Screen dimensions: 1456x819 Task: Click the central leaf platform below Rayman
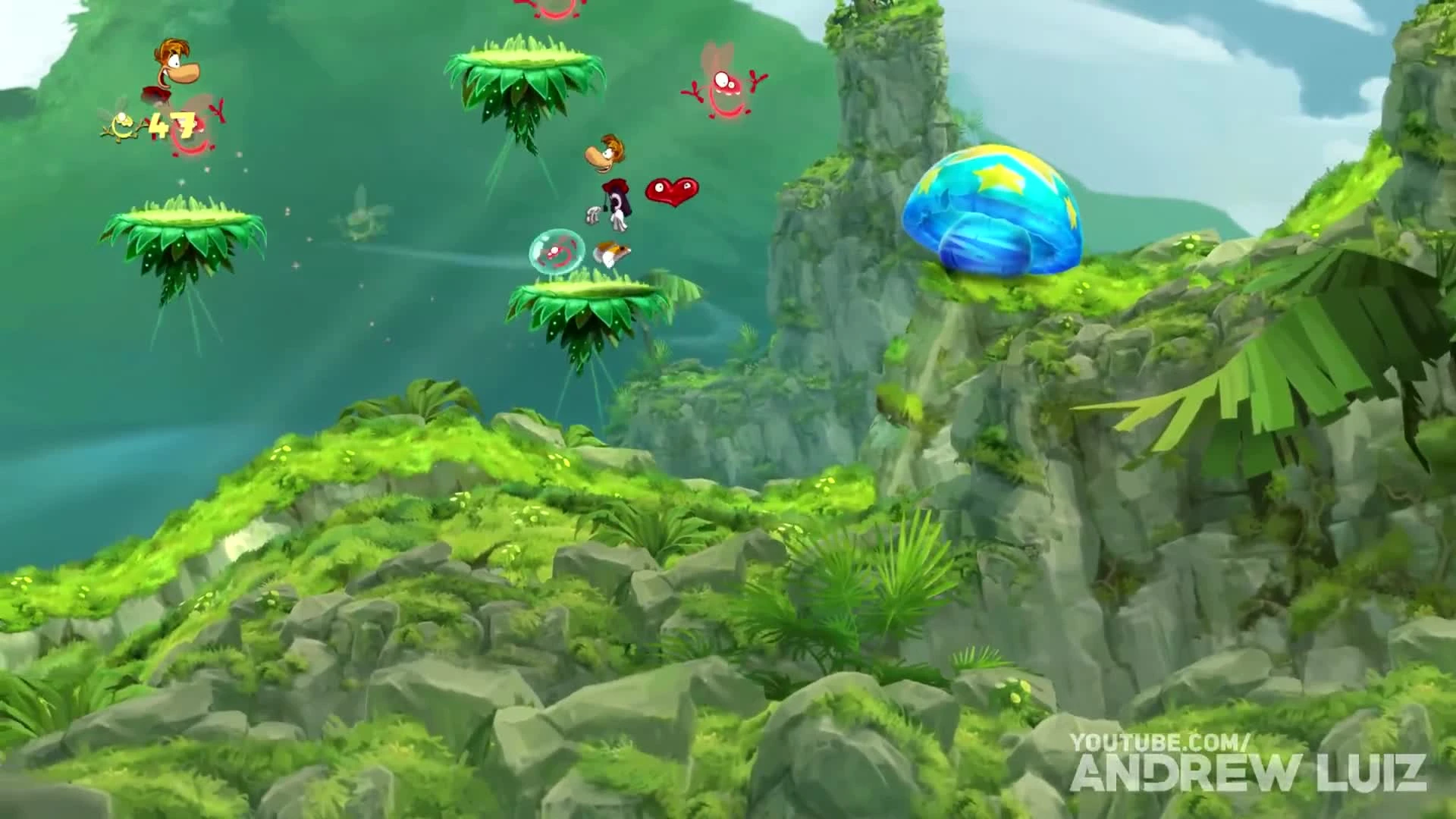[x=599, y=311]
